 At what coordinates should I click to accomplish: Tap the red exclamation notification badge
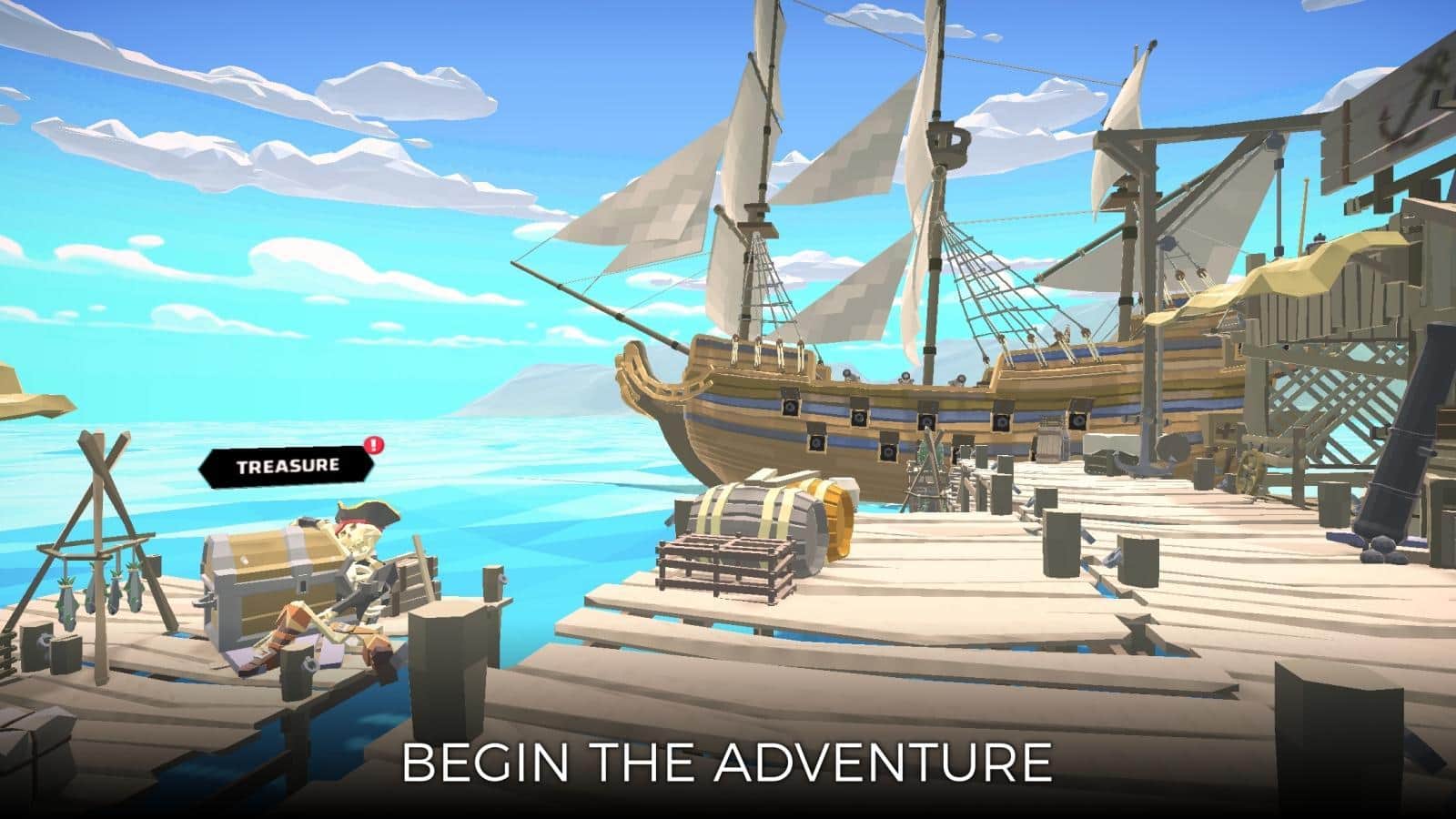[373, 446]
